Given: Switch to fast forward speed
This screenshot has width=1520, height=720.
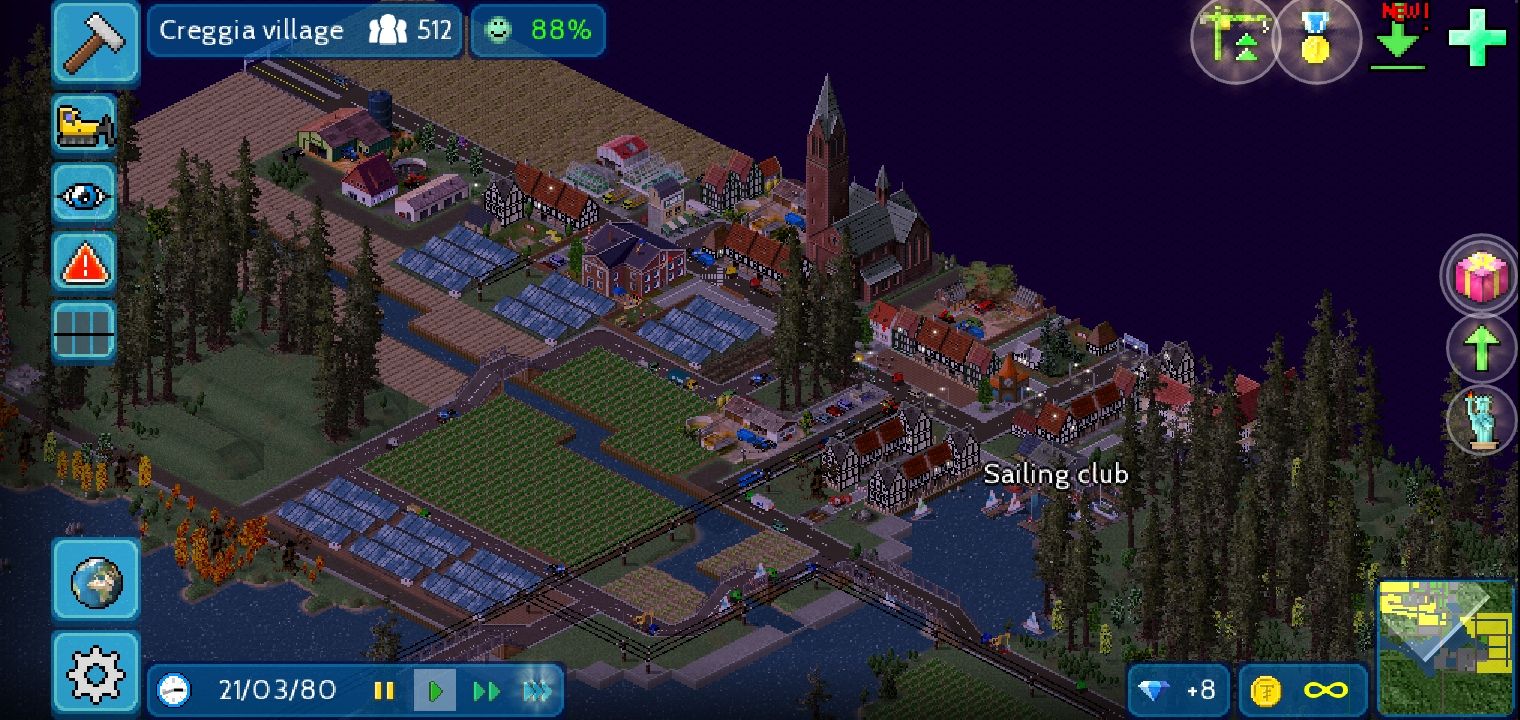Looking at the screenshot, I should point(487,690).
